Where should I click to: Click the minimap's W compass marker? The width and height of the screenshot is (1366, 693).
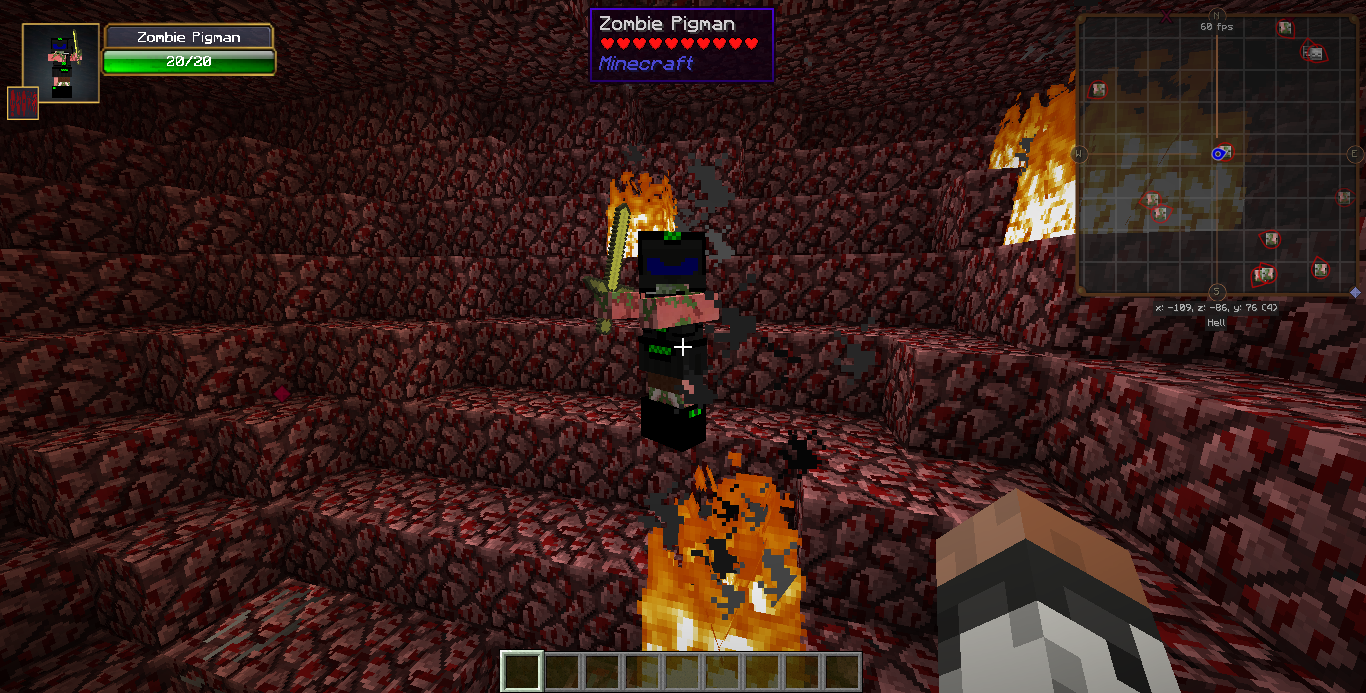(1079, 153)
